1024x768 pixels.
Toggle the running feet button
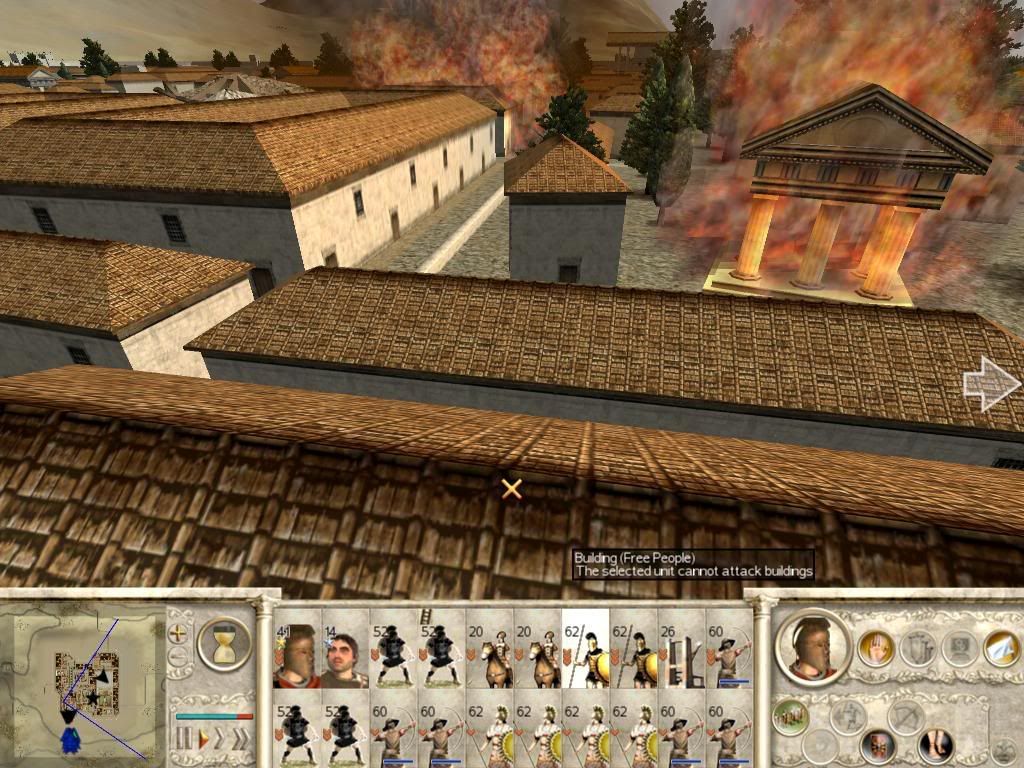pos(935,745)
